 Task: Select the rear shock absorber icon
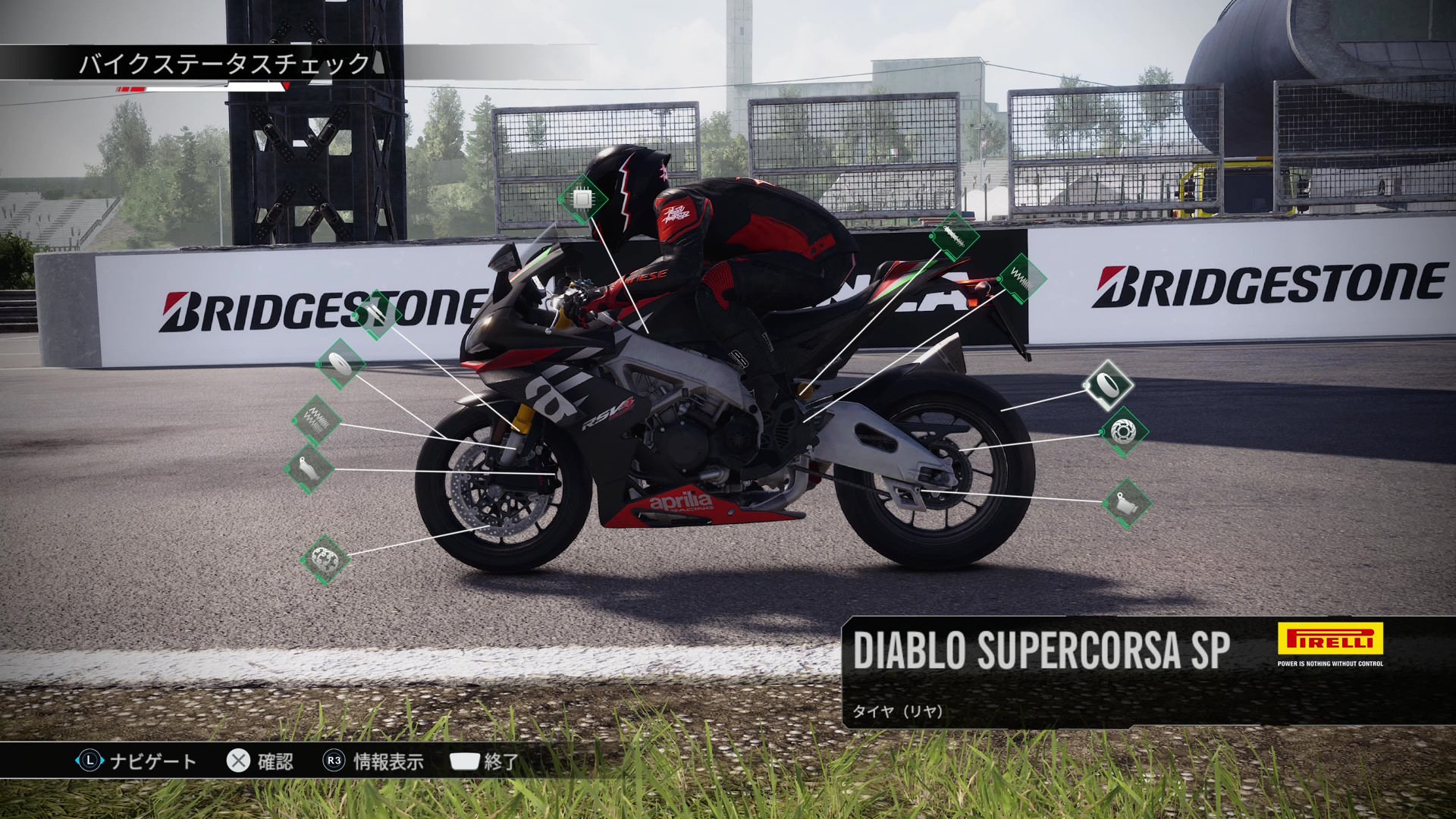pyautogui.click(x=953, y=236)
